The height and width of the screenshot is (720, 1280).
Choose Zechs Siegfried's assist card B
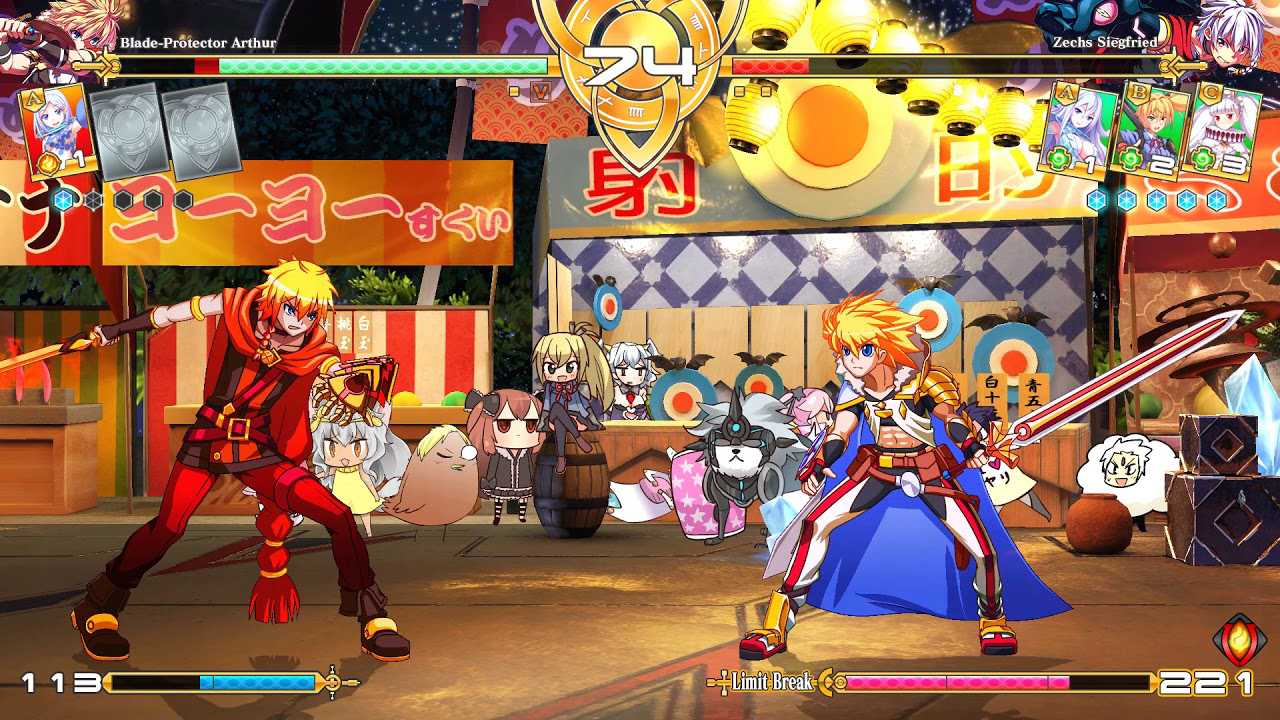coord(1150,131)
